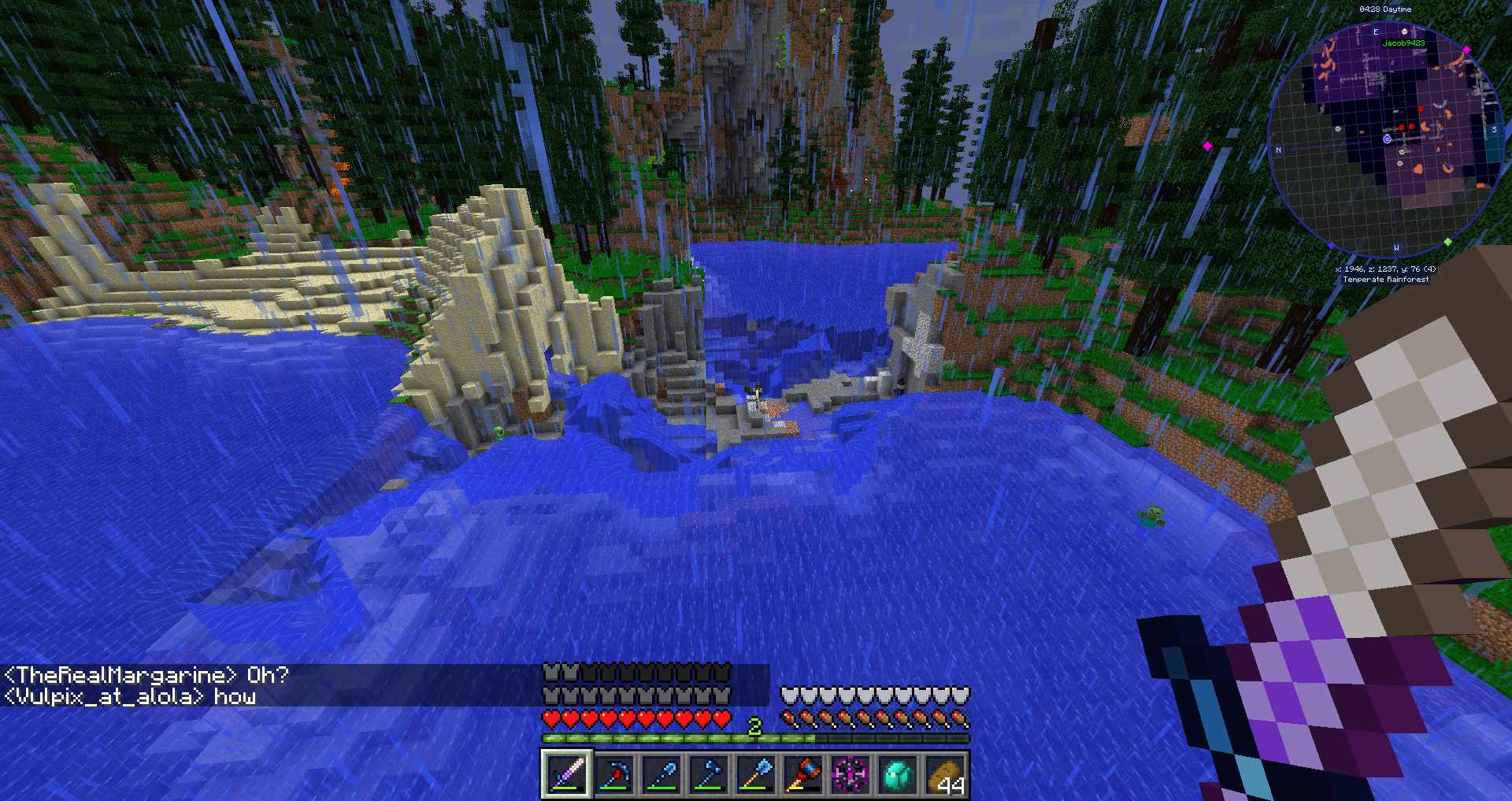This screenshot has width=1512, height=801.
Task: Select the purple sword hotbar slot
Action: point(567,775)
